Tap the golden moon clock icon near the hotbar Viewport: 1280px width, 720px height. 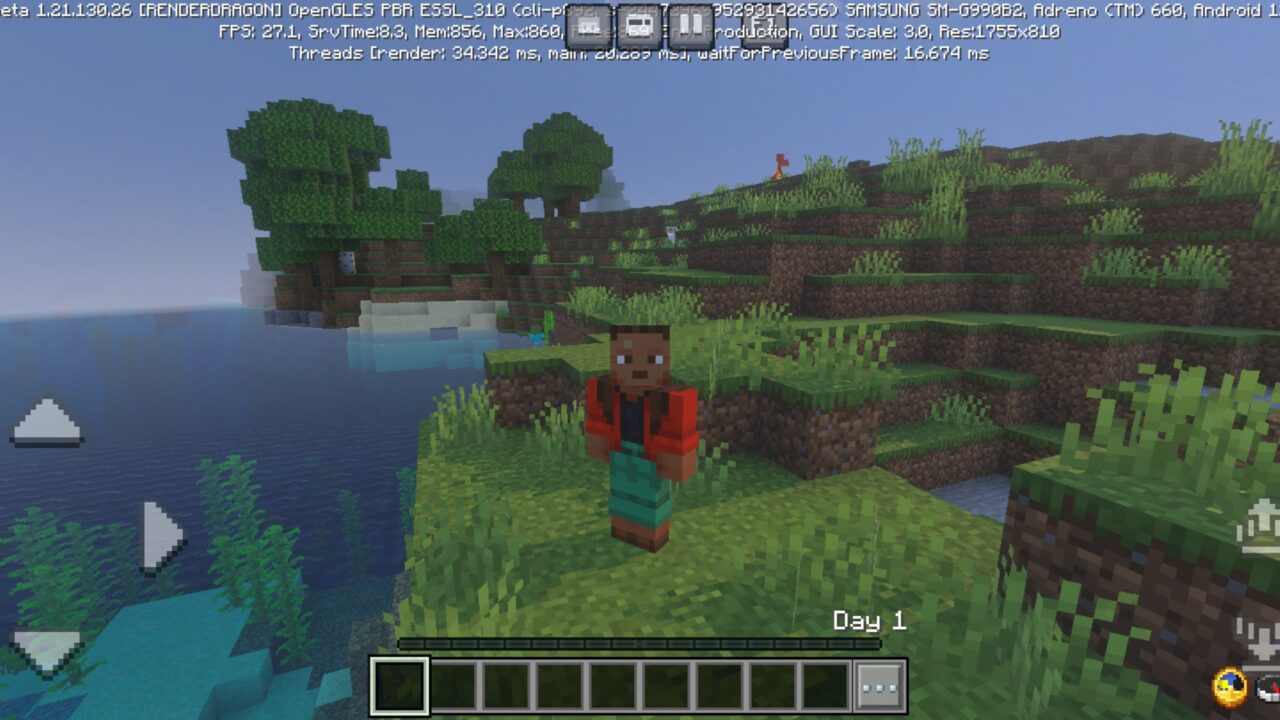pyautogui.click(x=1230, y=687)
